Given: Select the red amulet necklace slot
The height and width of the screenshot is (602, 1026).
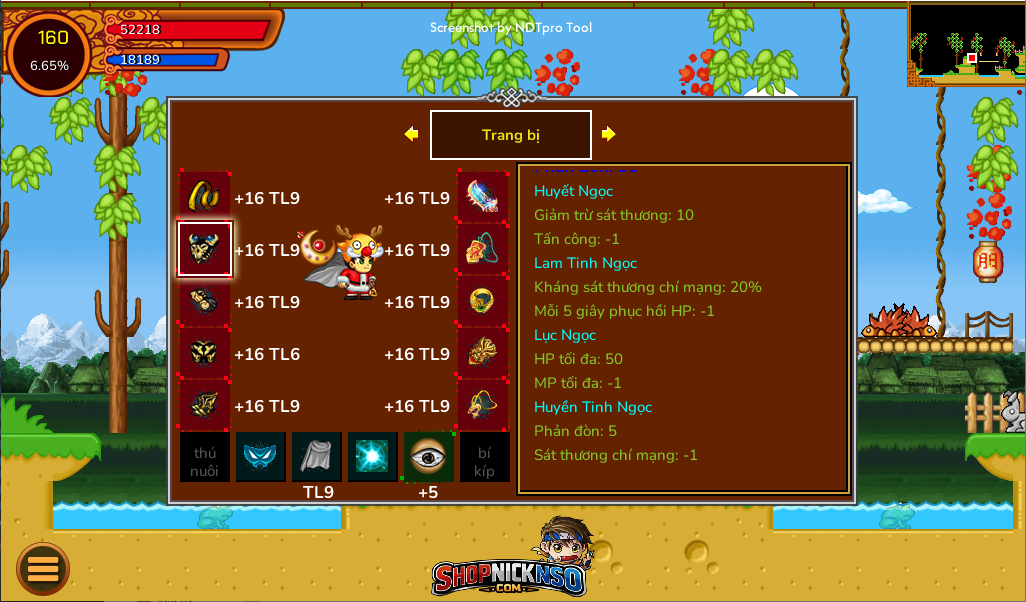Looking at the screenshot, I should 484,249.
